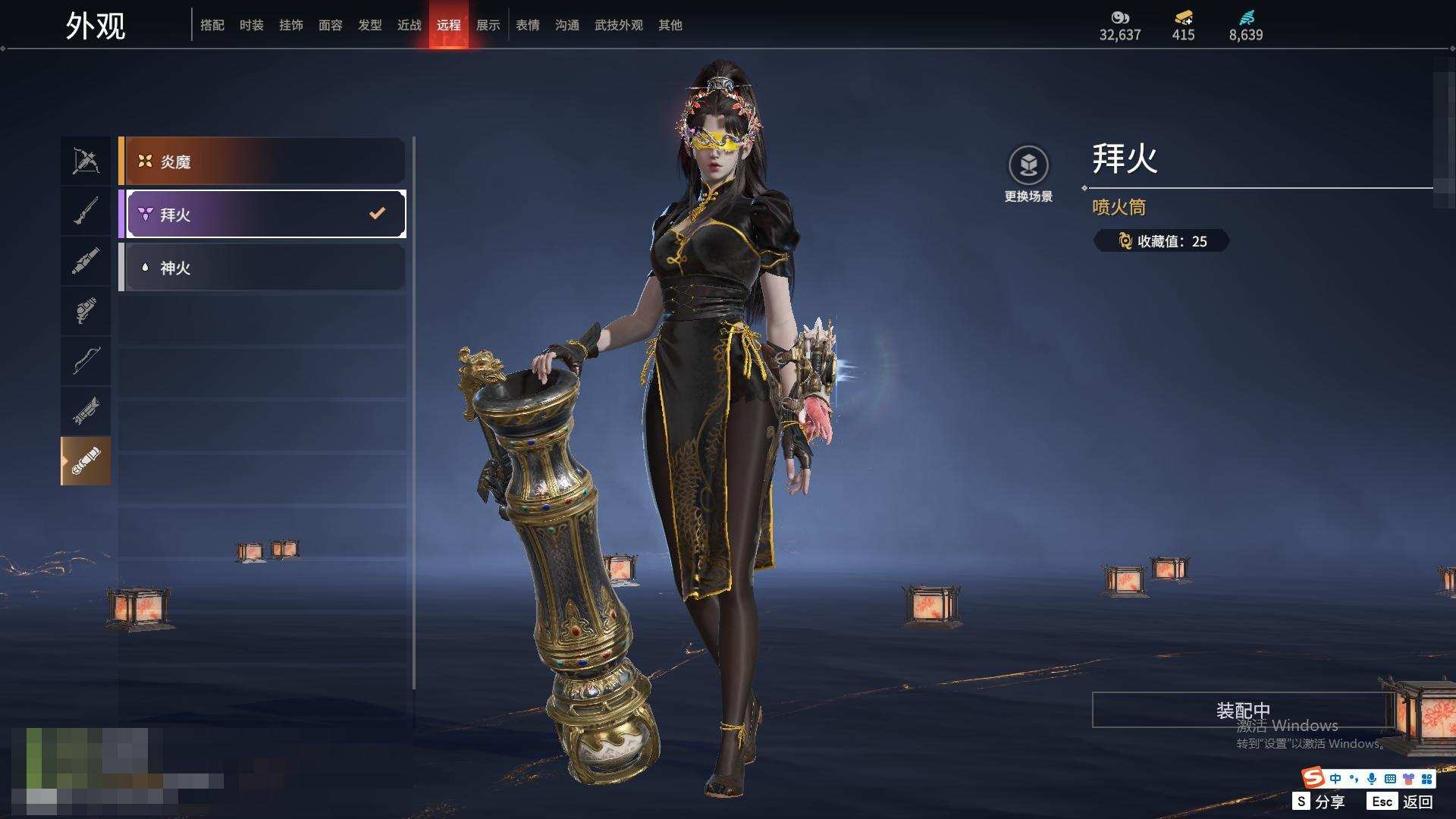The image size is (1456, 819).
Task: Select the crossbow weapon category icon
Action: (x=86, y=161)
